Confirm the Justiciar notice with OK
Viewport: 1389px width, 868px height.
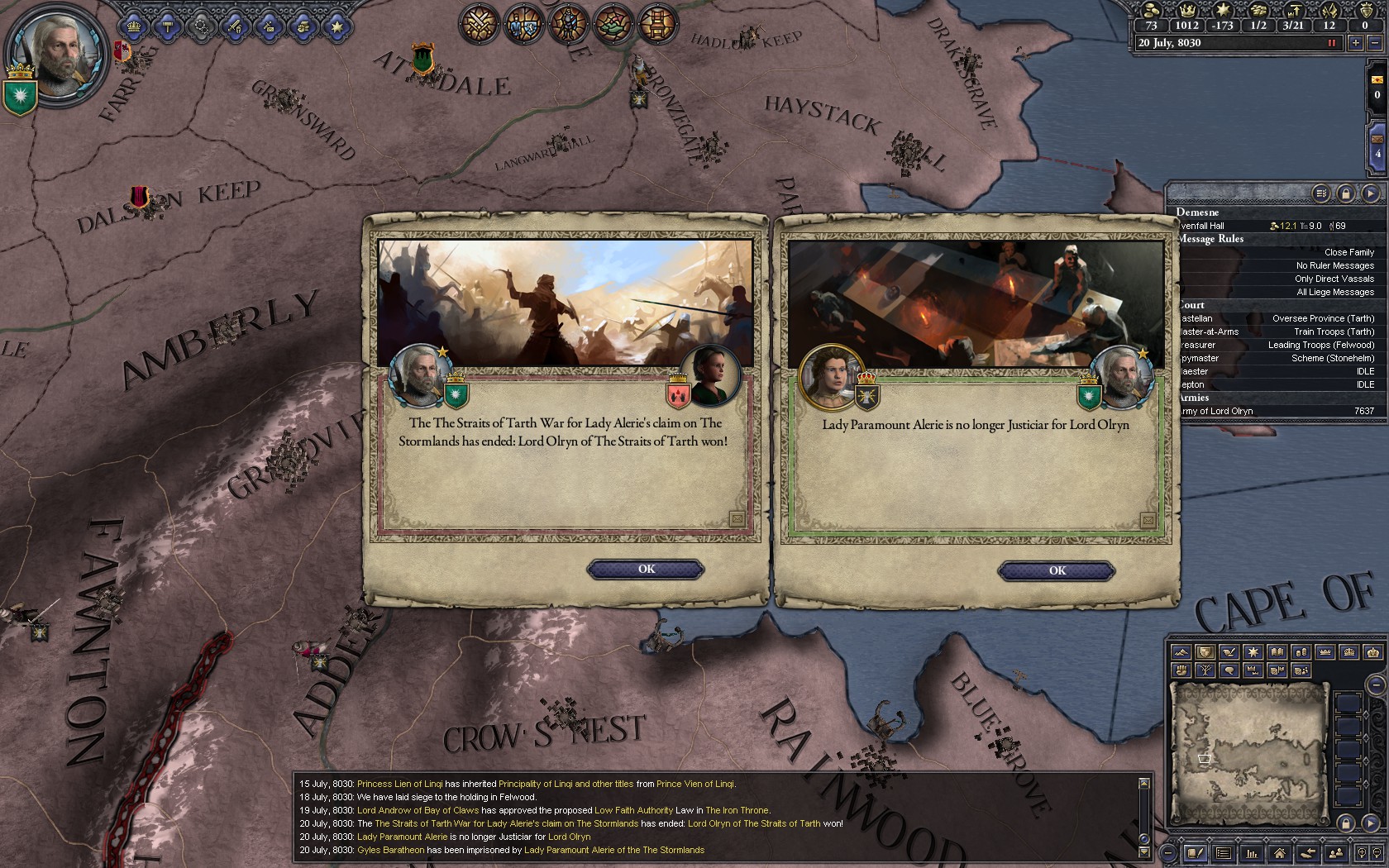(x=1057, y=570)
